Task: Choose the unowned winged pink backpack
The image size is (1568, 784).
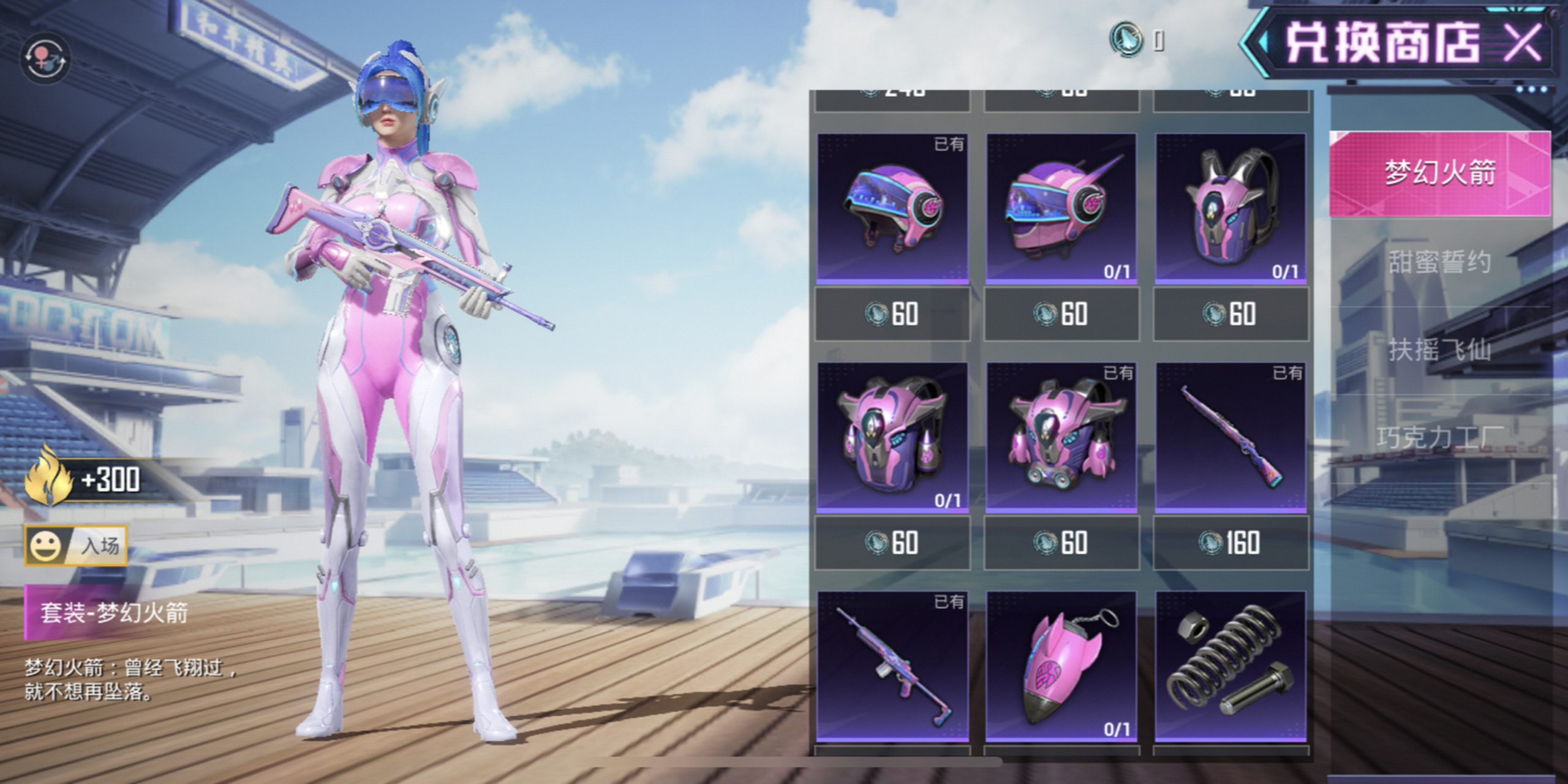Action: [892, 437]
